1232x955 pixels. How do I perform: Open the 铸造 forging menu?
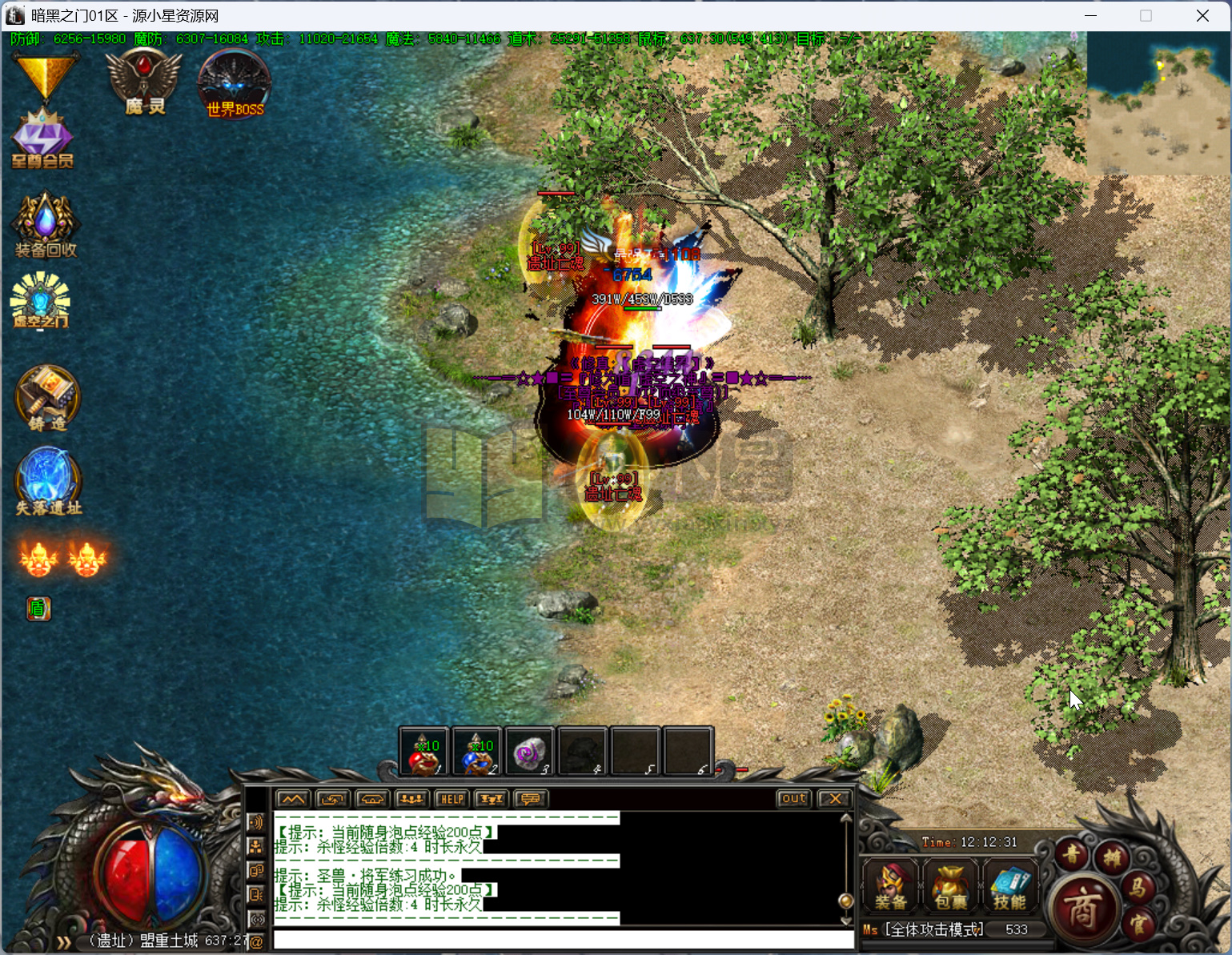tap(47, 398)
